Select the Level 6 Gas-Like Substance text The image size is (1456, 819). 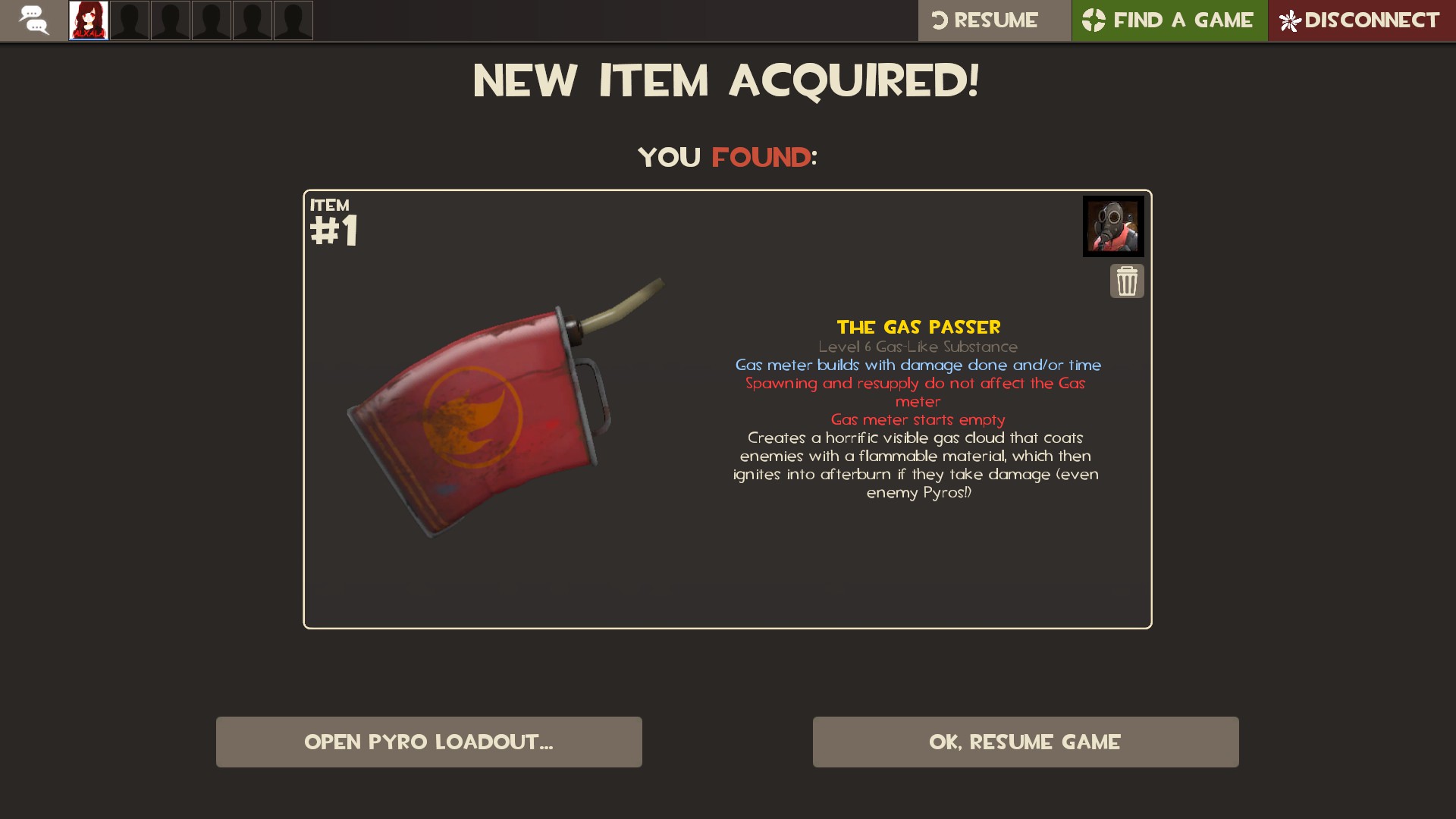click(x=918, y=347)
